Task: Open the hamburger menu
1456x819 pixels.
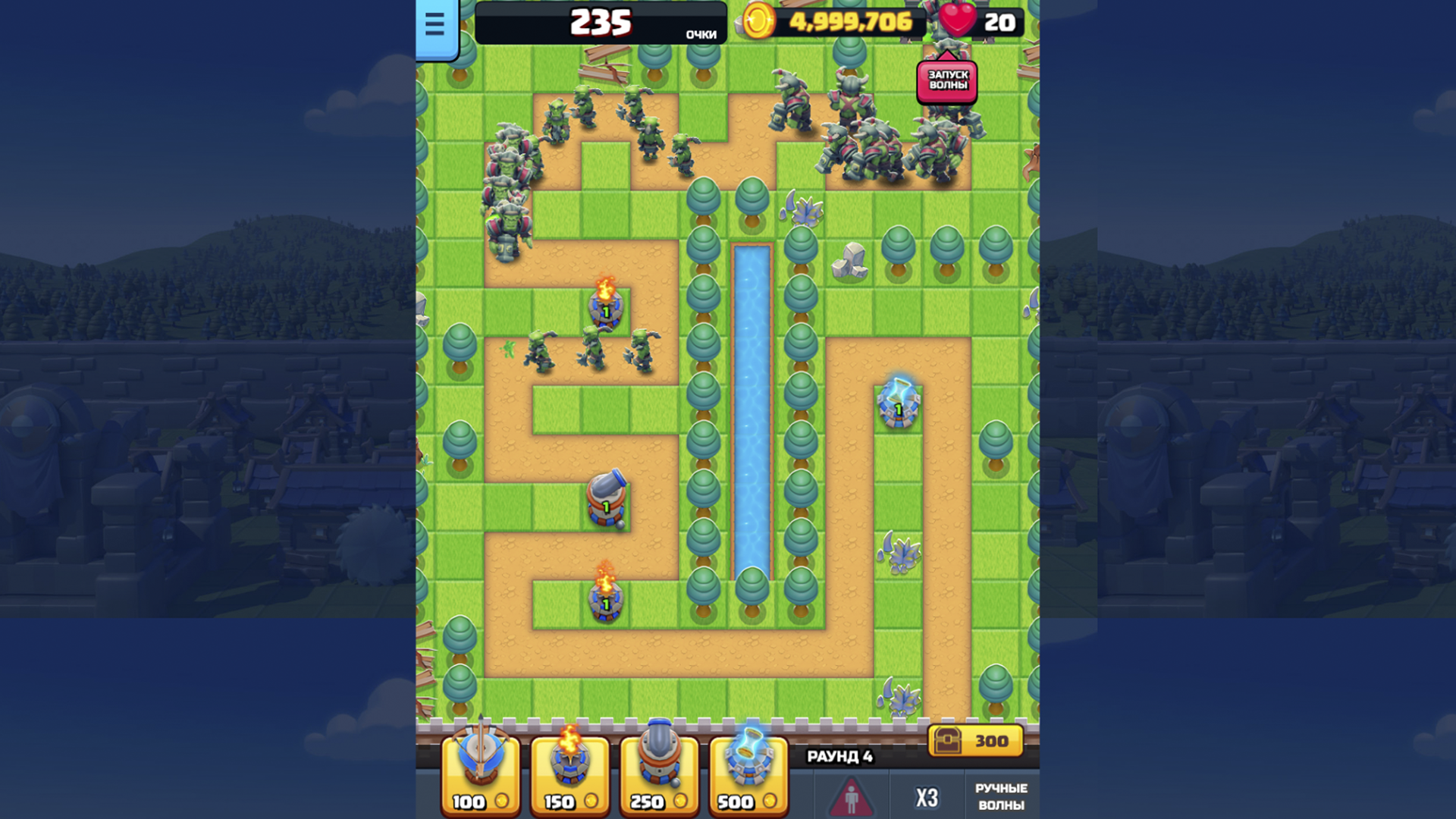Action: tap(435, 25)
